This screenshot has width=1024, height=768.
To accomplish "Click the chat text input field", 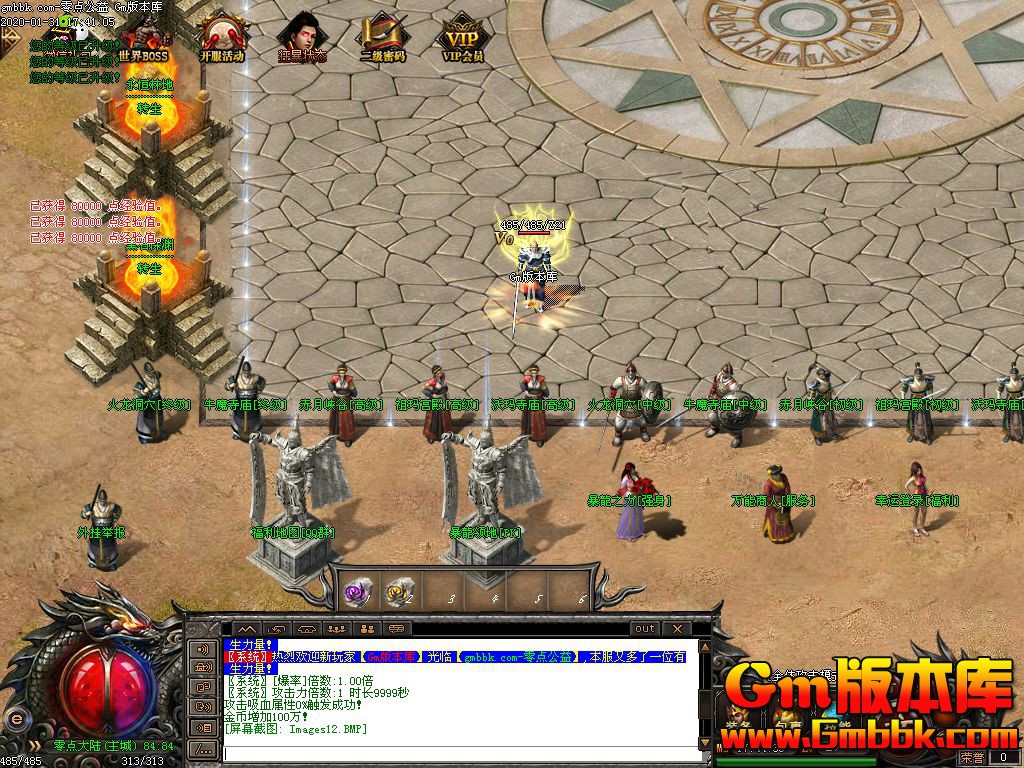I will pyautogui.click(x=460, y=751).
